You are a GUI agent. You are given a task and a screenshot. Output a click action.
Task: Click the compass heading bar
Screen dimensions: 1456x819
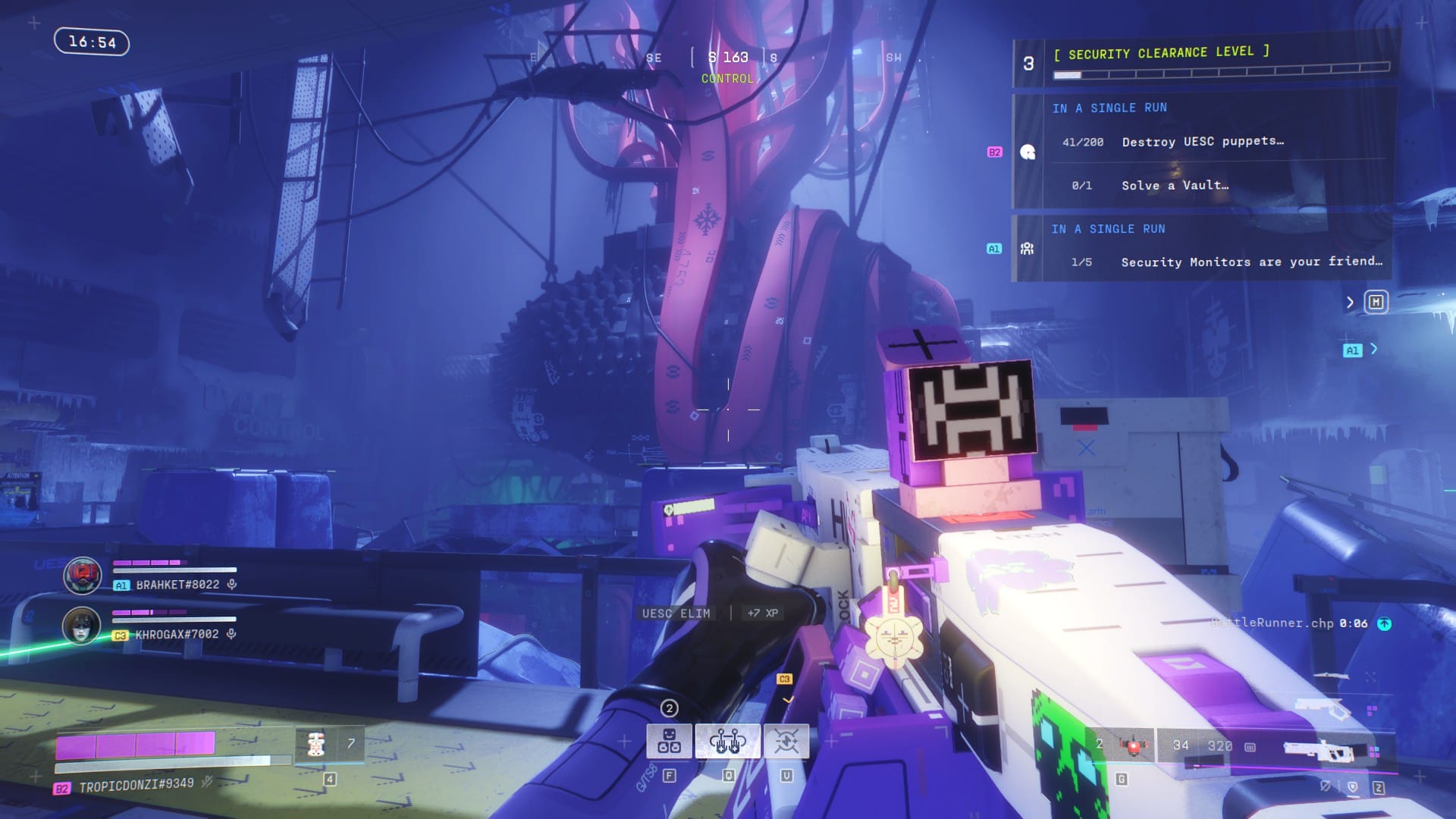click(x=728, y=58)
